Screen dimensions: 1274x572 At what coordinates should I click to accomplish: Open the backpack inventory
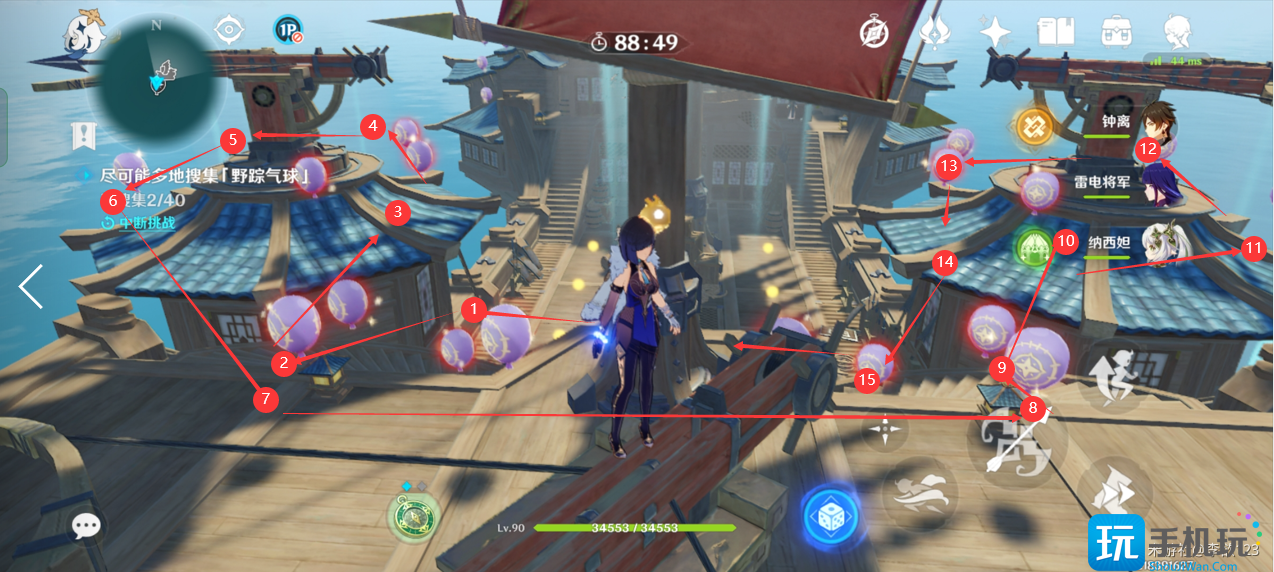[1115, 31]
